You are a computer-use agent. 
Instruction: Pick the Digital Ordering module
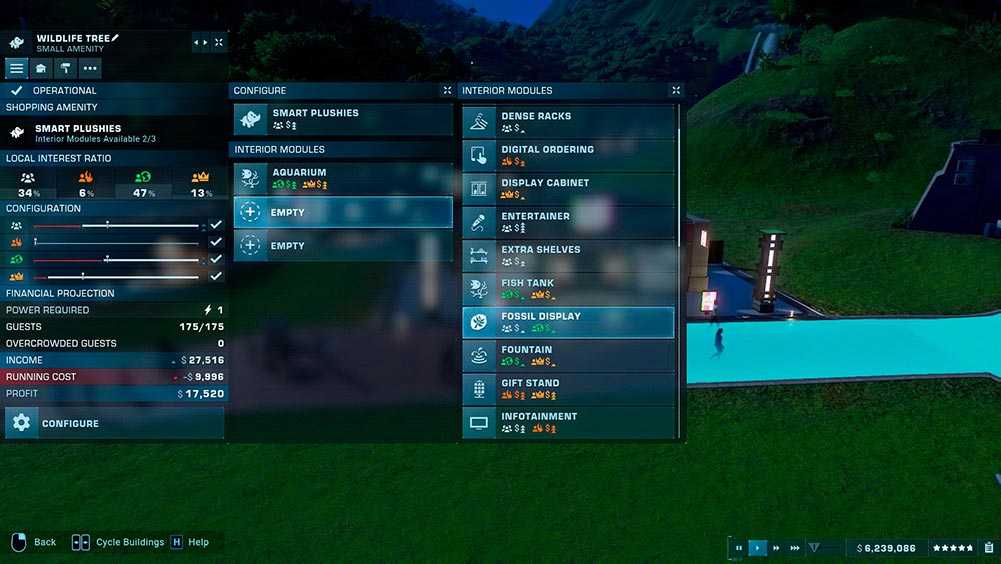coord(567,155)
